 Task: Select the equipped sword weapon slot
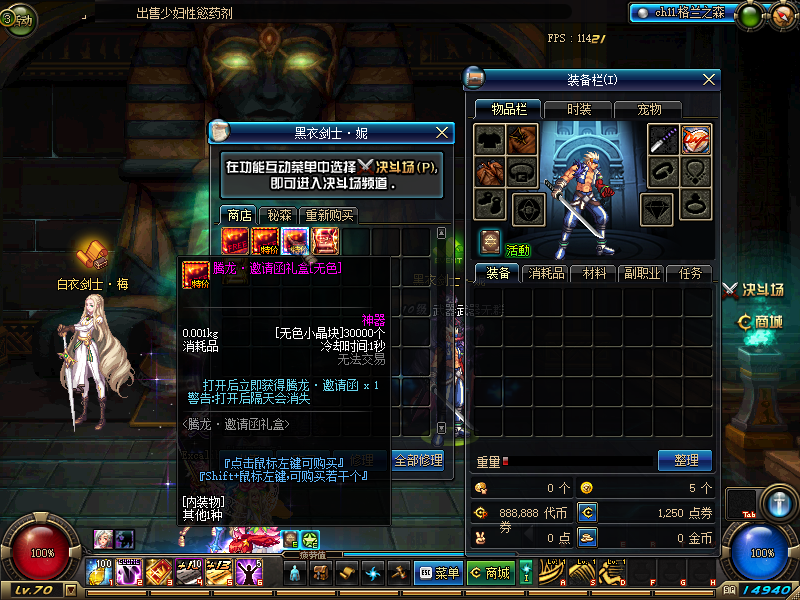[663, 139]
